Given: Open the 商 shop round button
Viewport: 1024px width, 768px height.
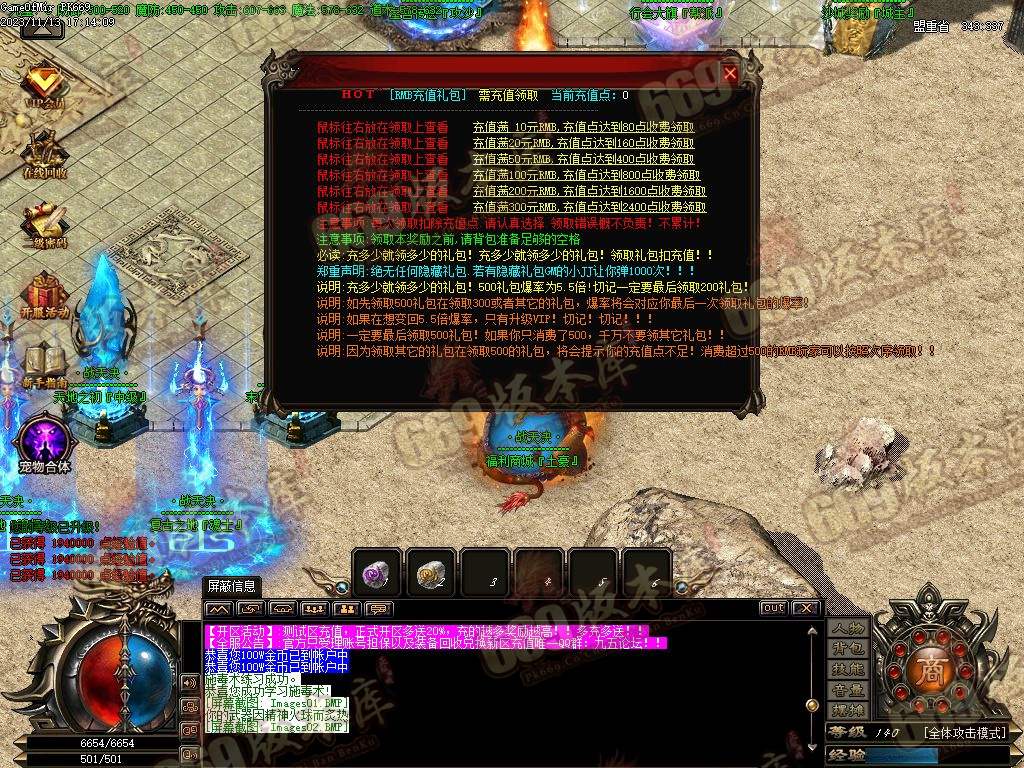Looking at the screenshot, I should 931,669.
